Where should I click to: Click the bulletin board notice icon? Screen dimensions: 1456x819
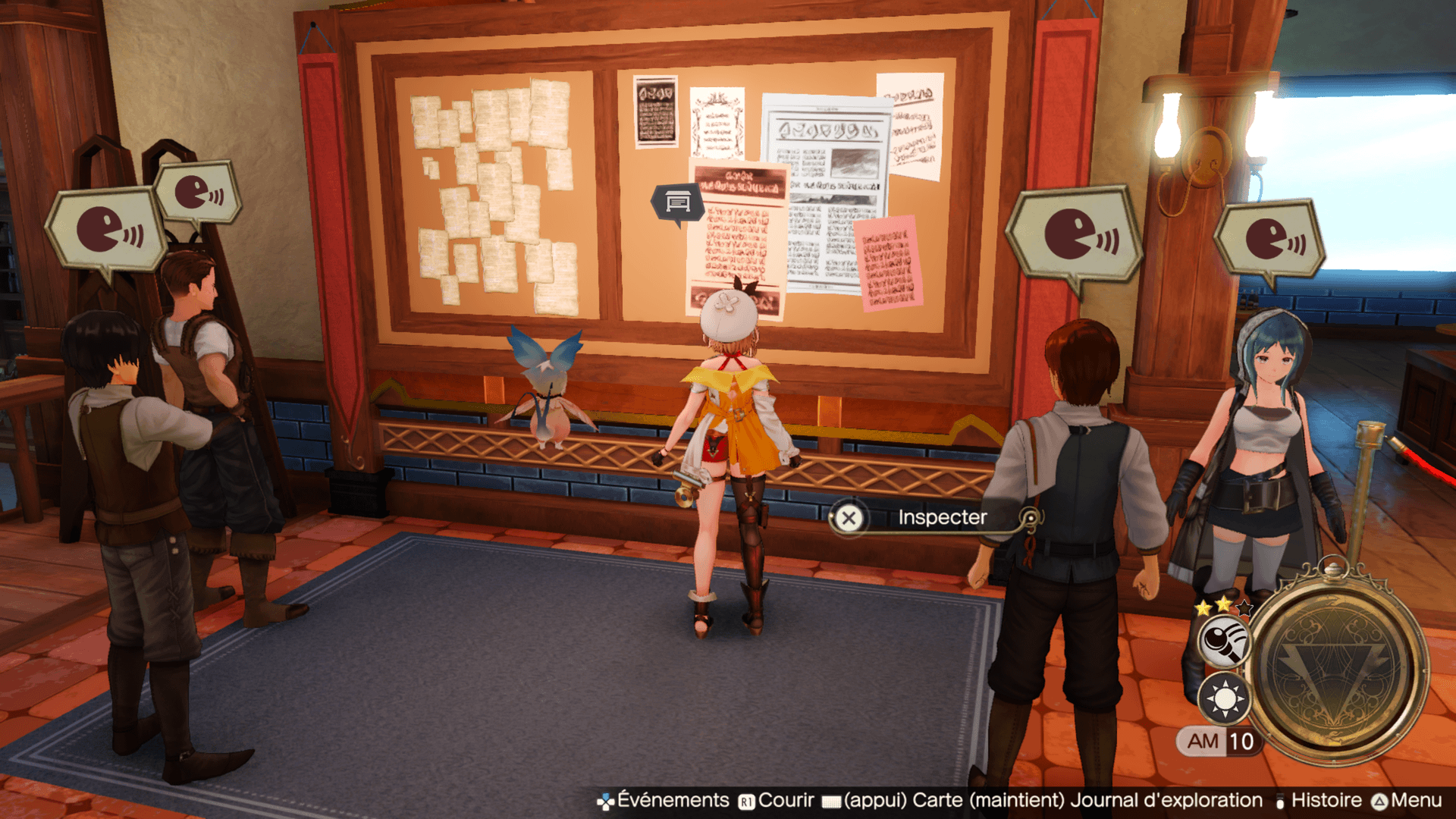pos(677,202)
